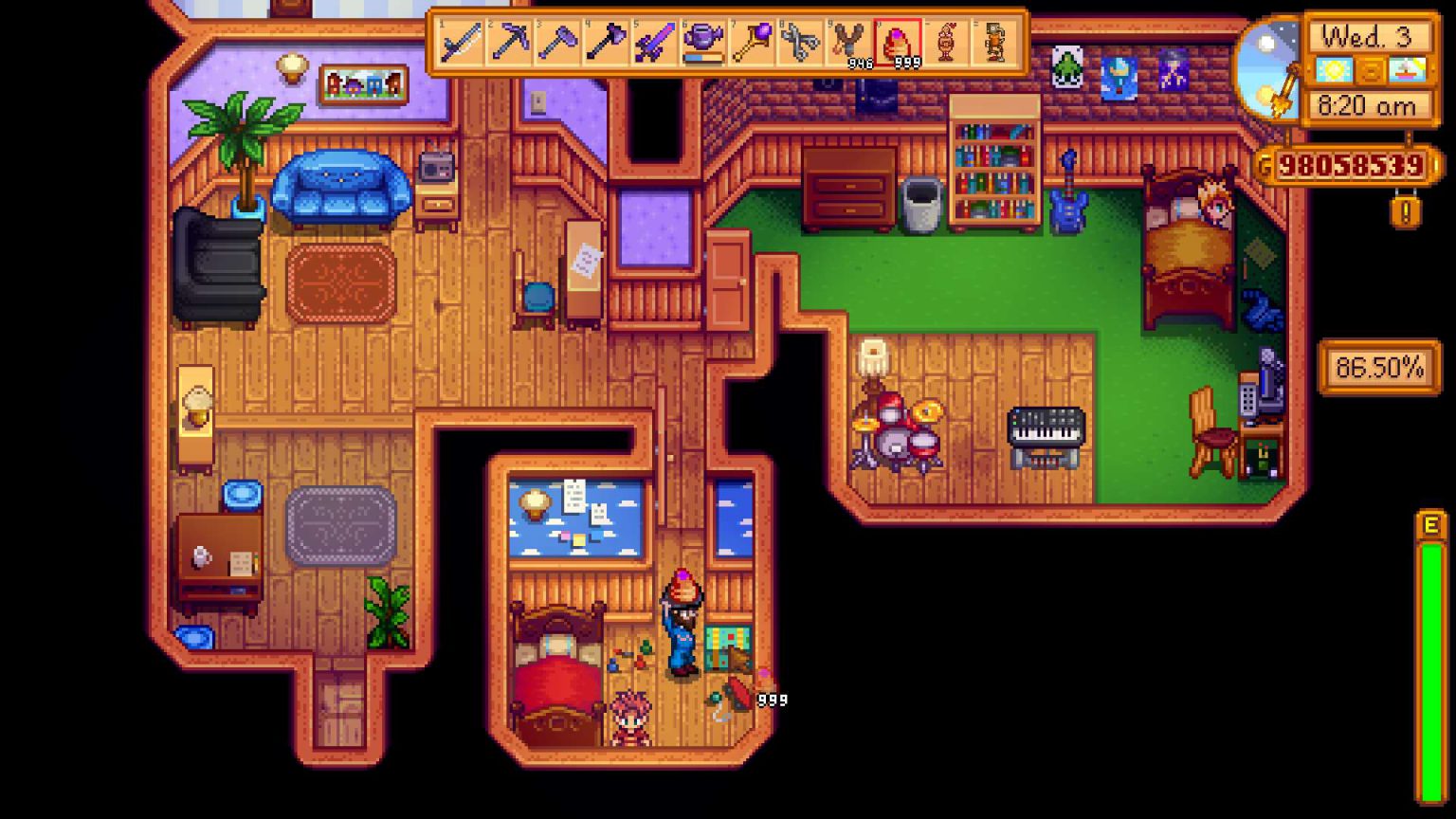
Task: Click the highlighted red candy stack in toolbar
Action: (899, 42)
